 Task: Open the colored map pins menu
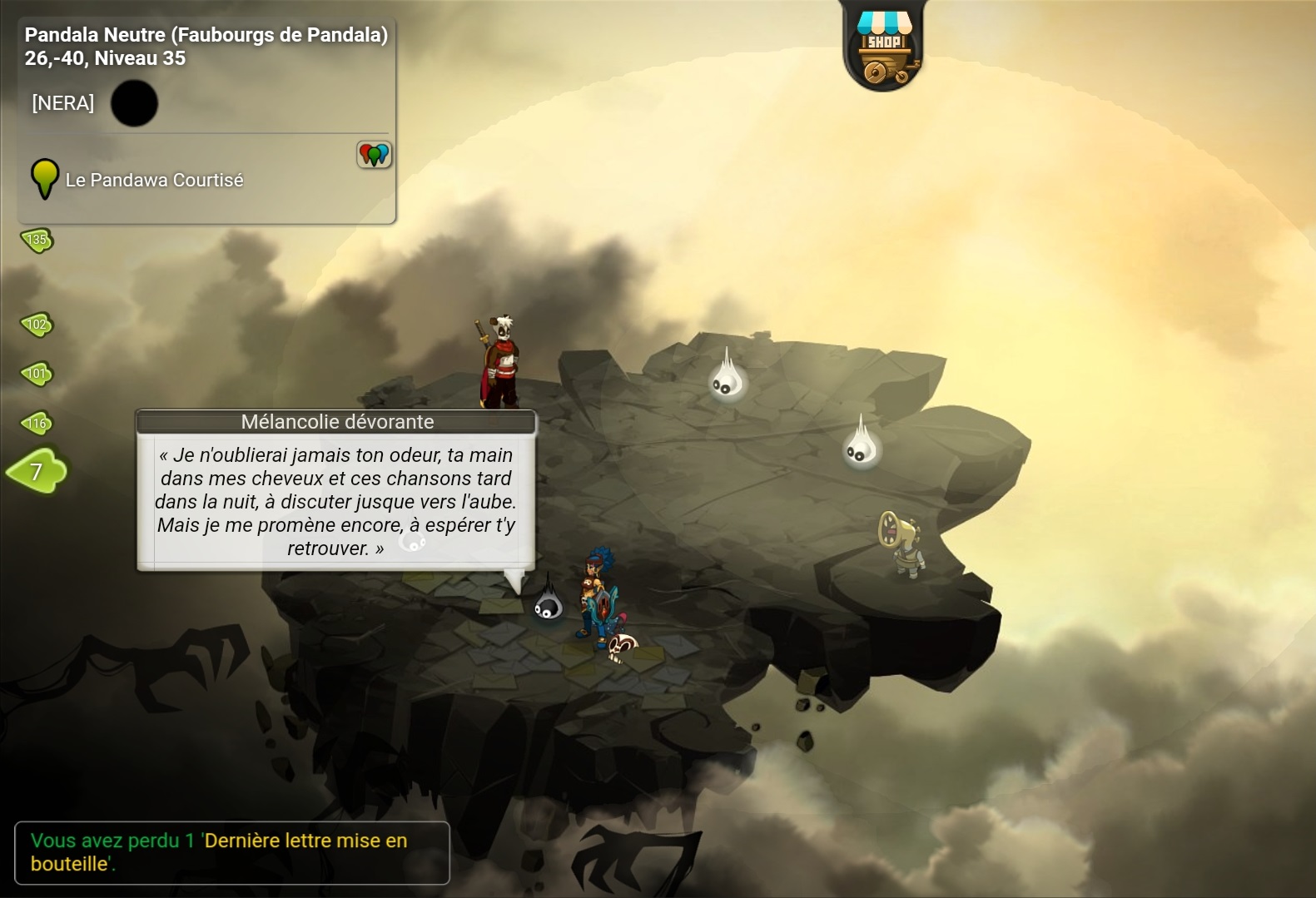click(374, 154)
